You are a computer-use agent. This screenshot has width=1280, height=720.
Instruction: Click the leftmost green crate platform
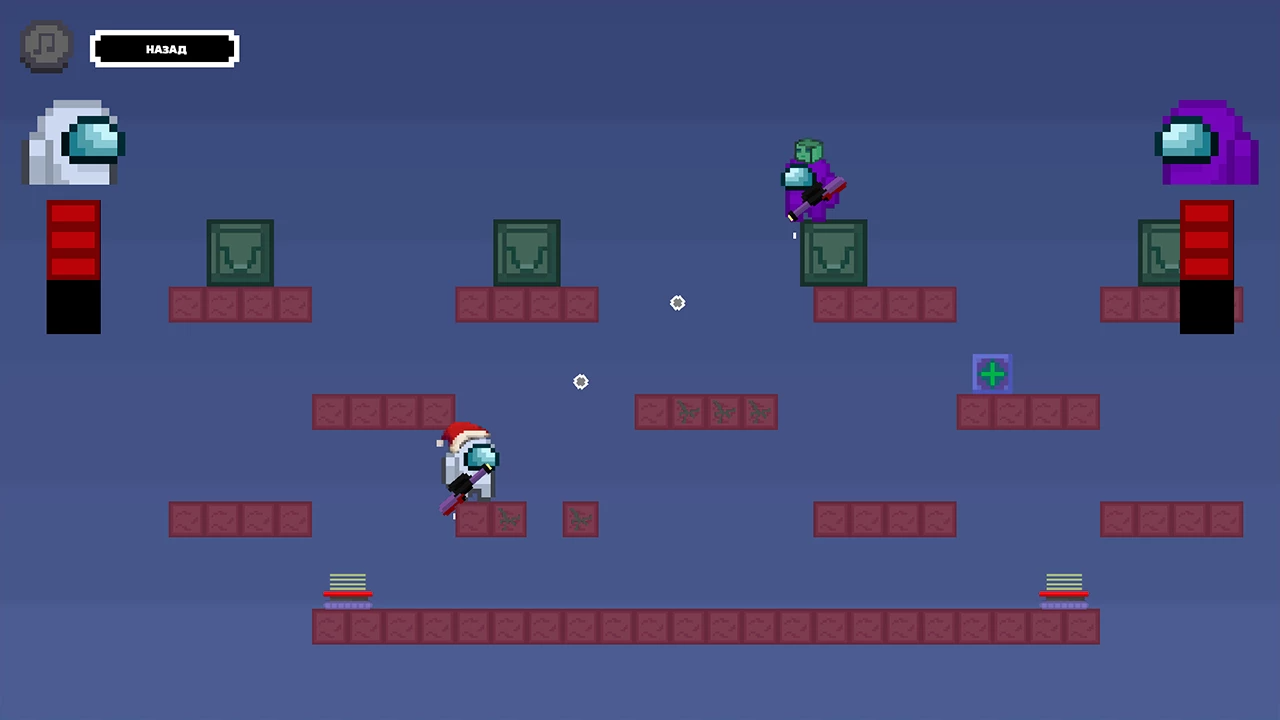coord(239,253)
